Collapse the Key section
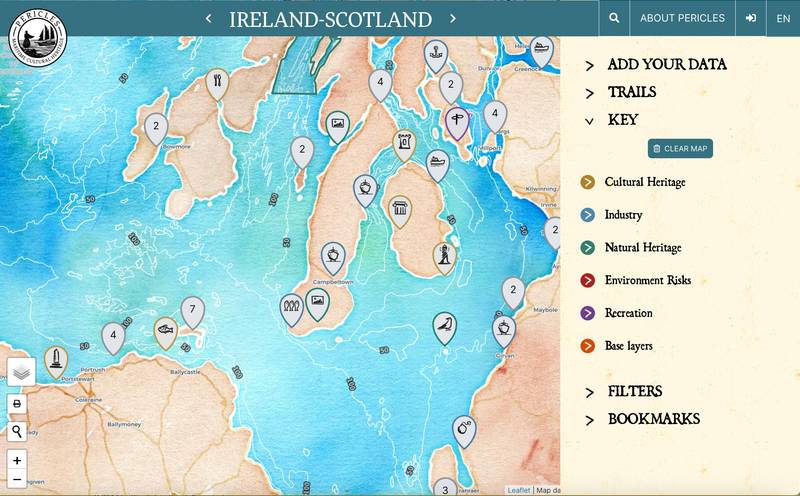The height and width of the screenshot is (496, 800). [x=622, y=120]
